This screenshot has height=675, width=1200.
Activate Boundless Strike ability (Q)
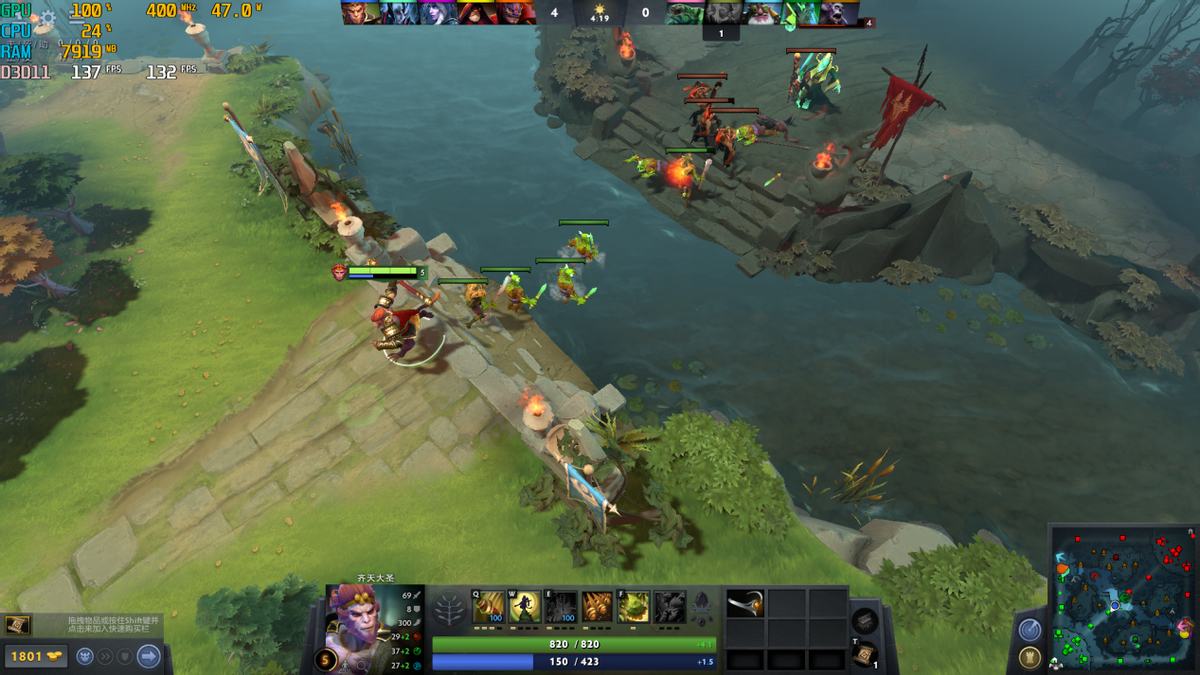pos(488,607)
